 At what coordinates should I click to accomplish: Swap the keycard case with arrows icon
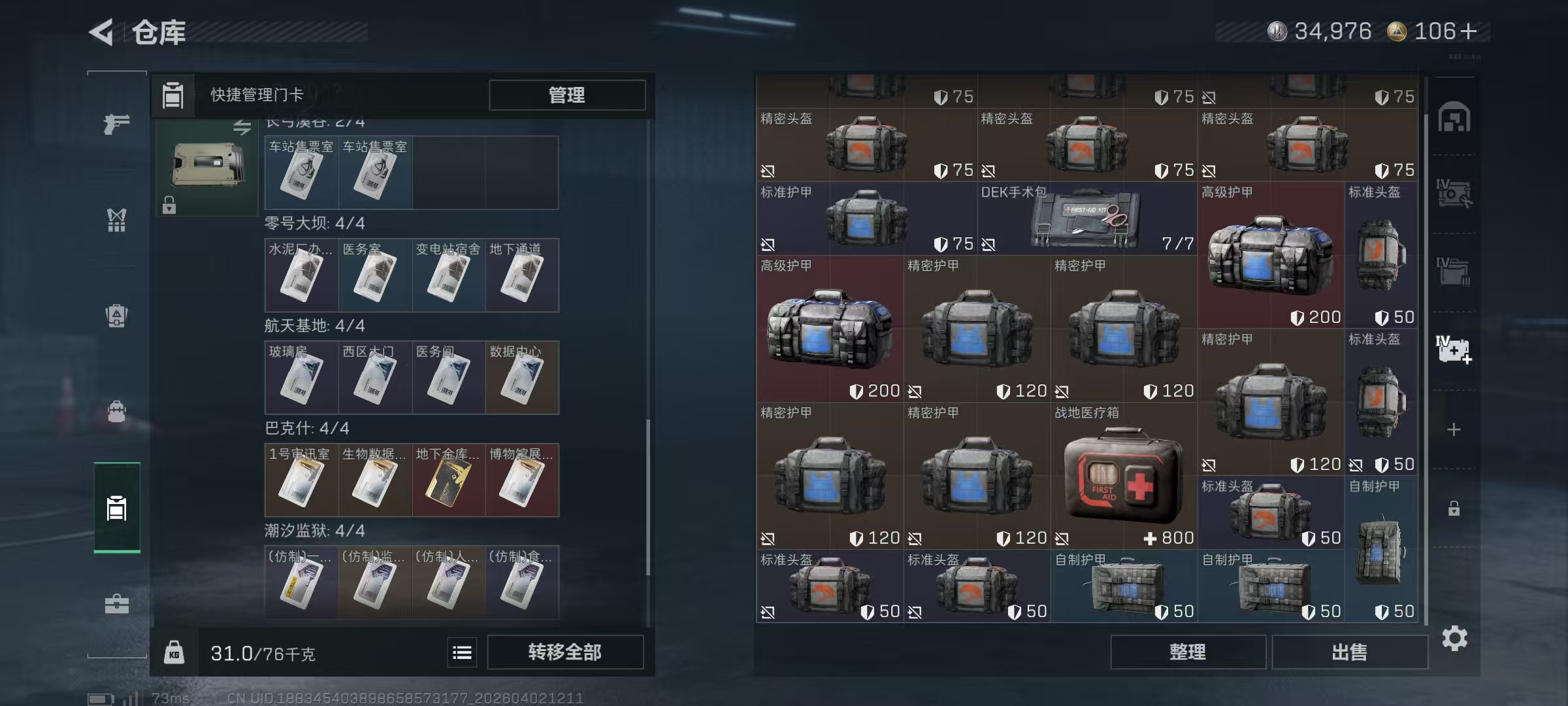coord(242,127)
